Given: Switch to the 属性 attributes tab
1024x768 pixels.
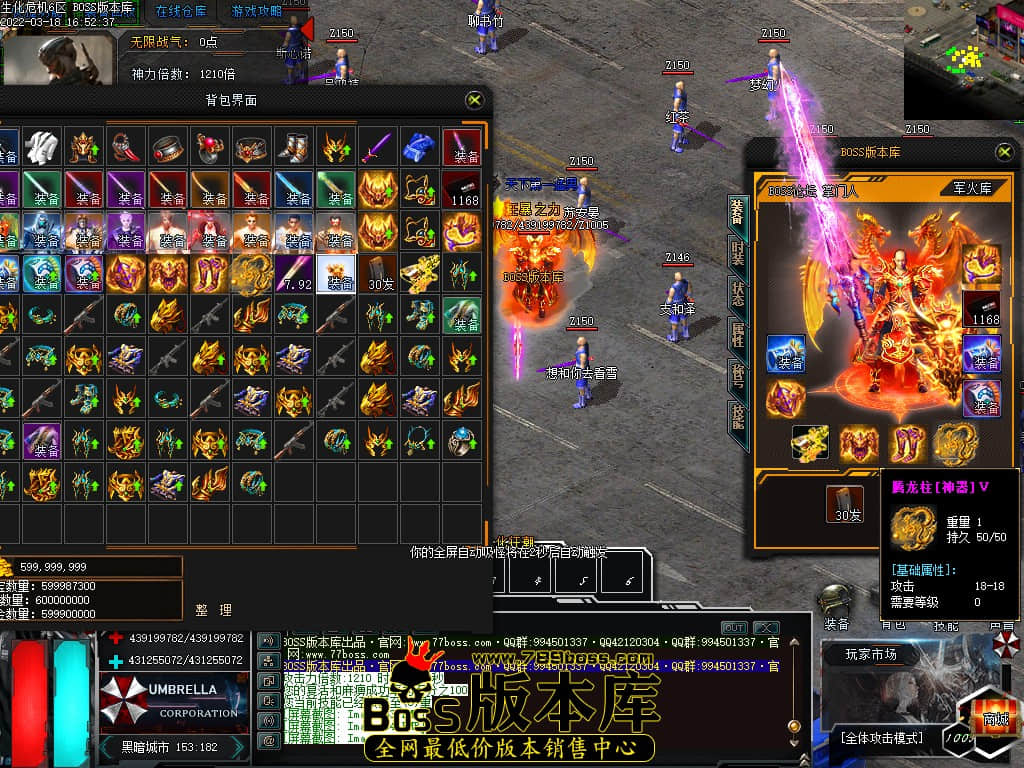Looking at the screenshot, I should (x=737, y=334).
